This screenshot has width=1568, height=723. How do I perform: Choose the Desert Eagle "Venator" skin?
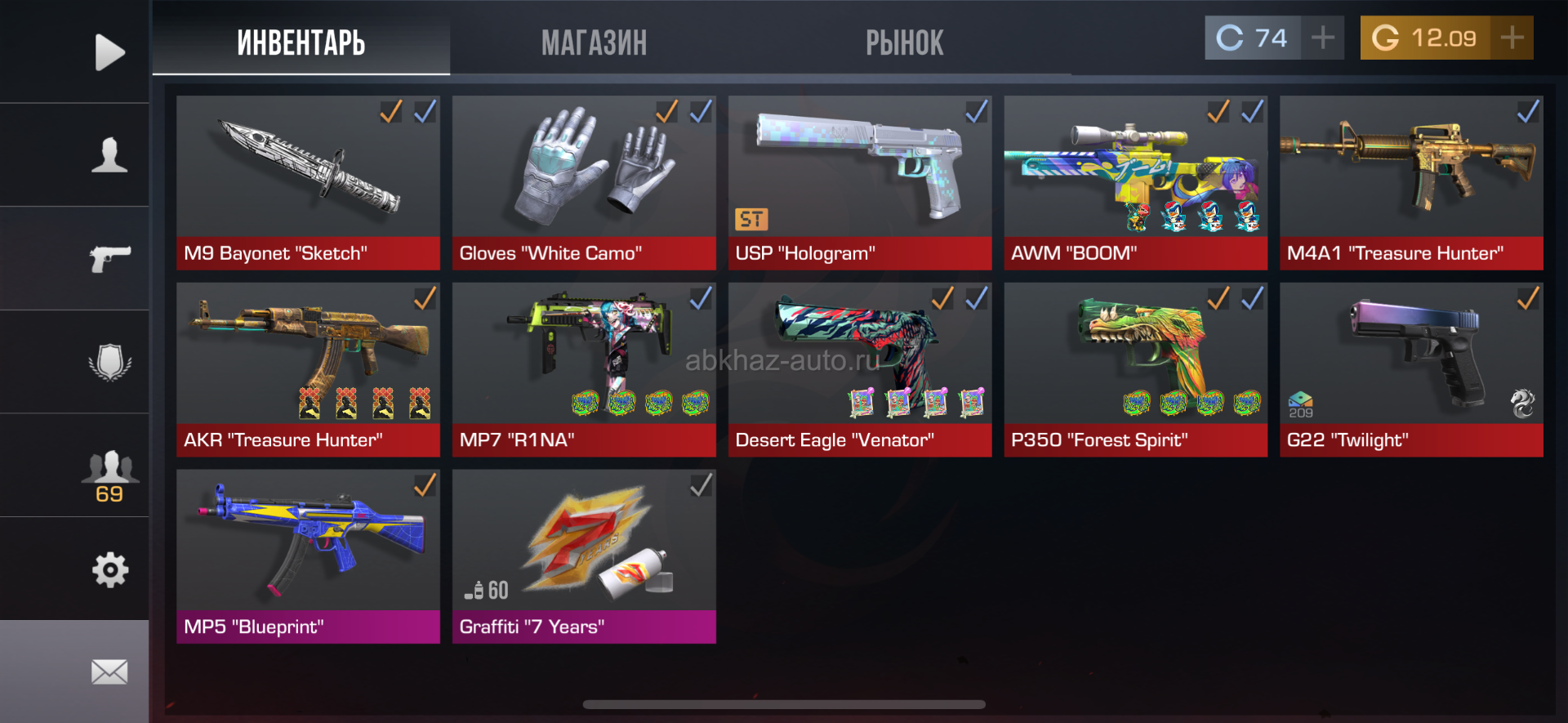(x=859, y=369)
